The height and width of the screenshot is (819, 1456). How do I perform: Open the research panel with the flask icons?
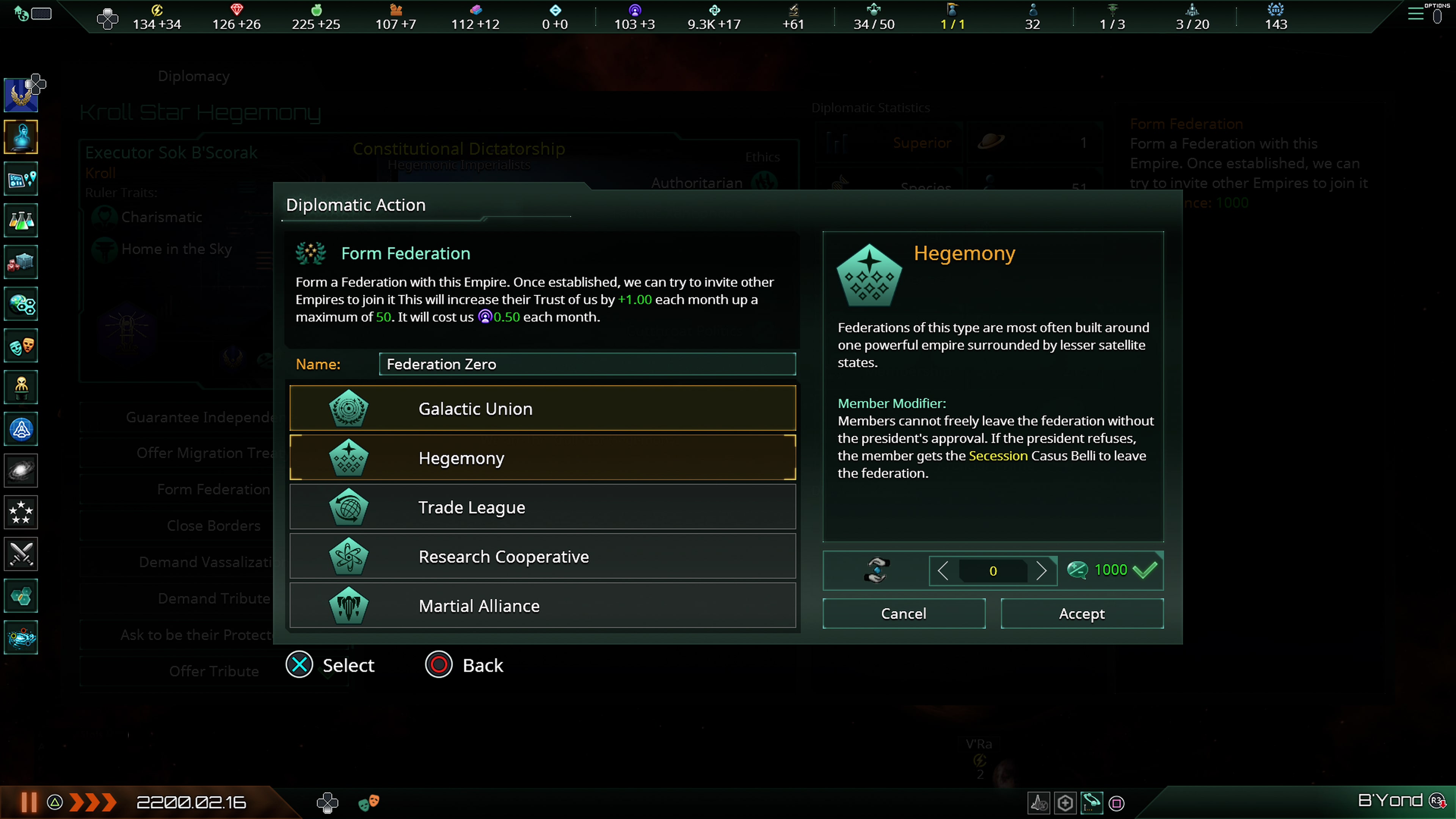pyautogui.click(x=21, y=220)
